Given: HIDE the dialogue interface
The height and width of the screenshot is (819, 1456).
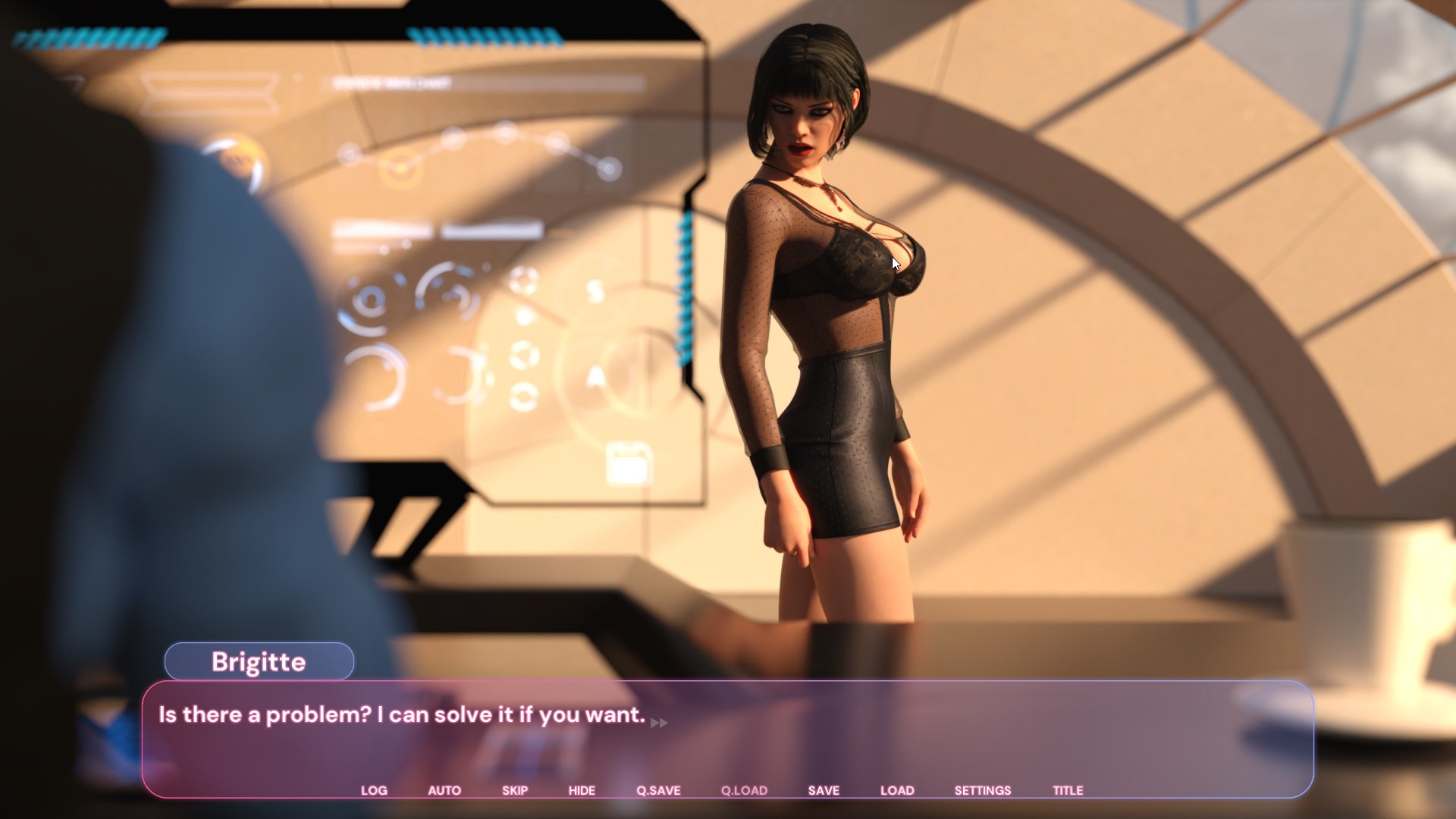Looking at the screenshot, I should pos(581,790).
